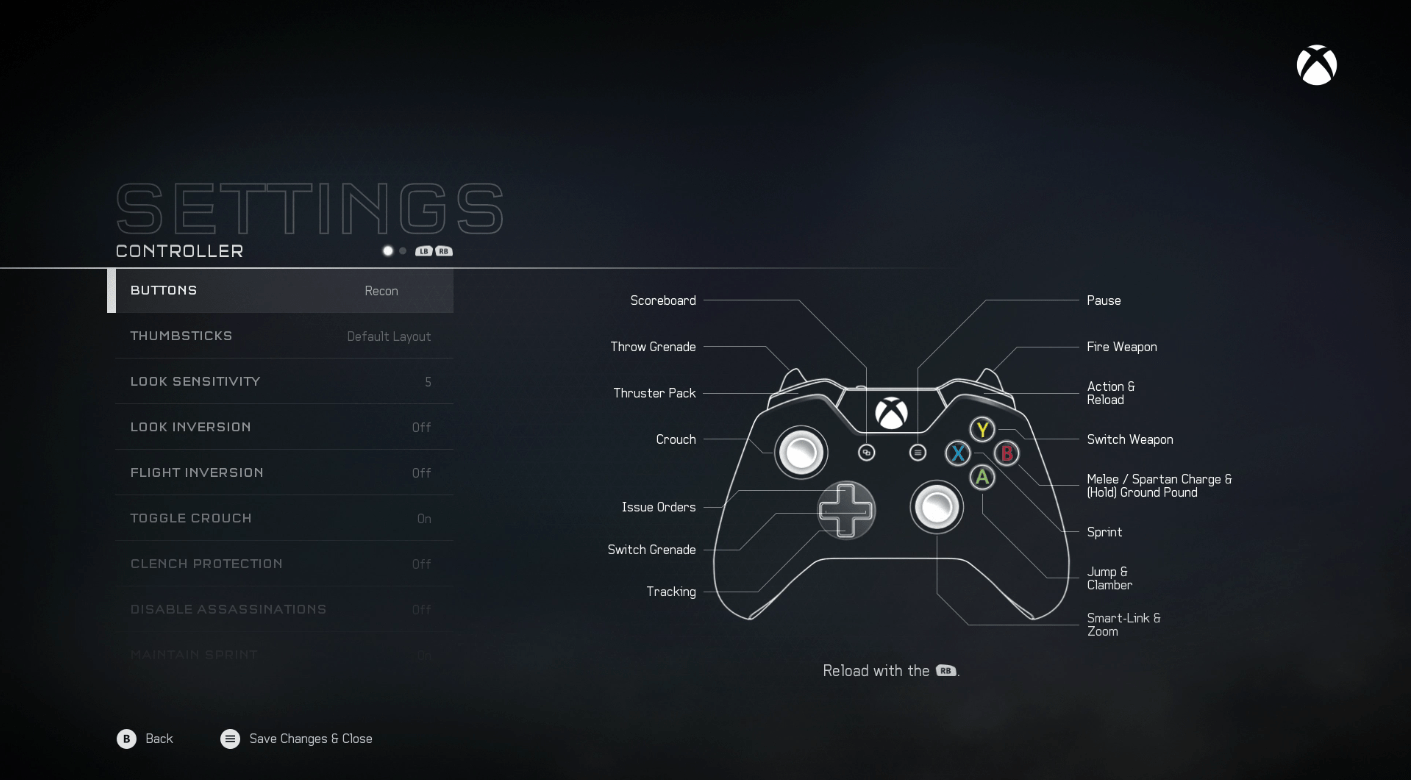Select the CONTROLLER settings tab
The image size is (1411, 780).
(178, 251)
